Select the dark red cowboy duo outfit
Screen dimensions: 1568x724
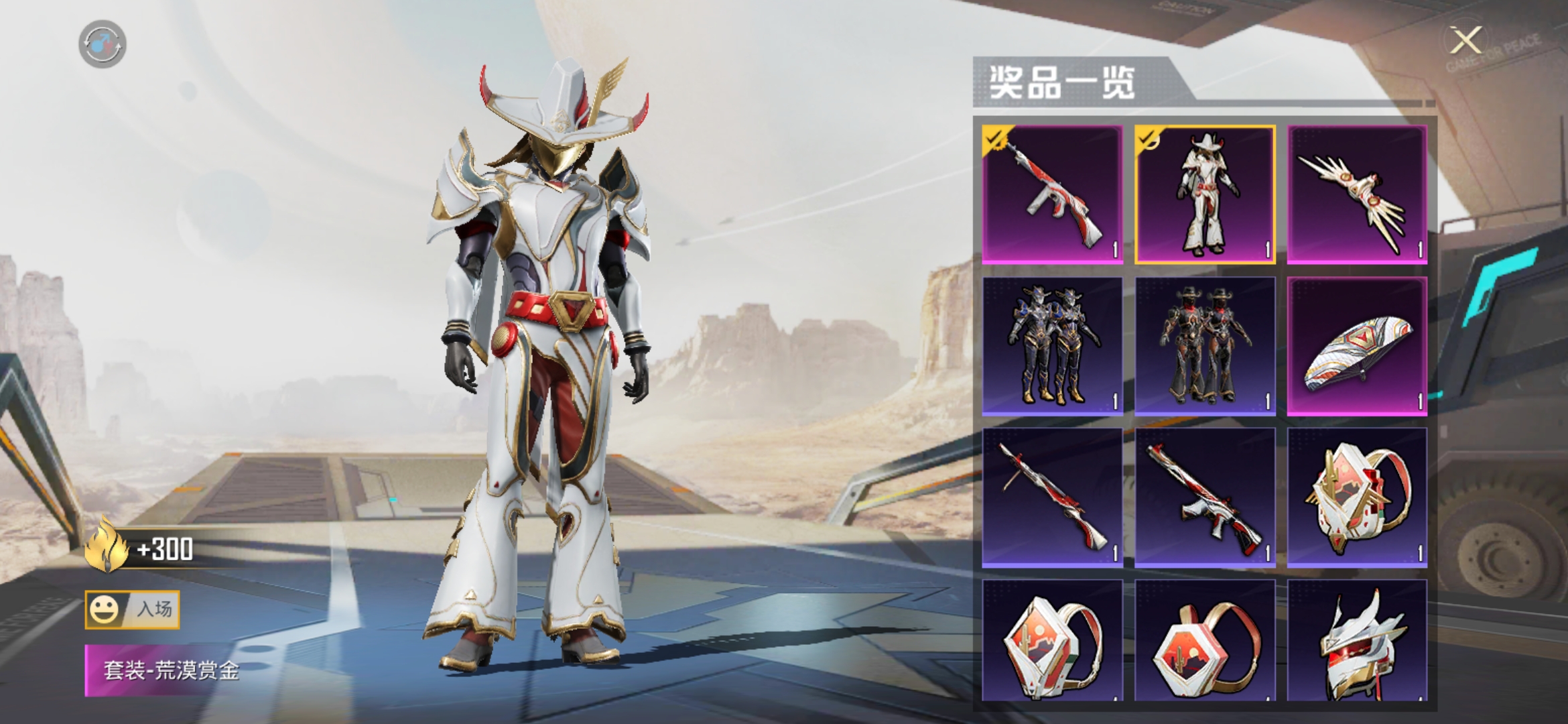1205,346
